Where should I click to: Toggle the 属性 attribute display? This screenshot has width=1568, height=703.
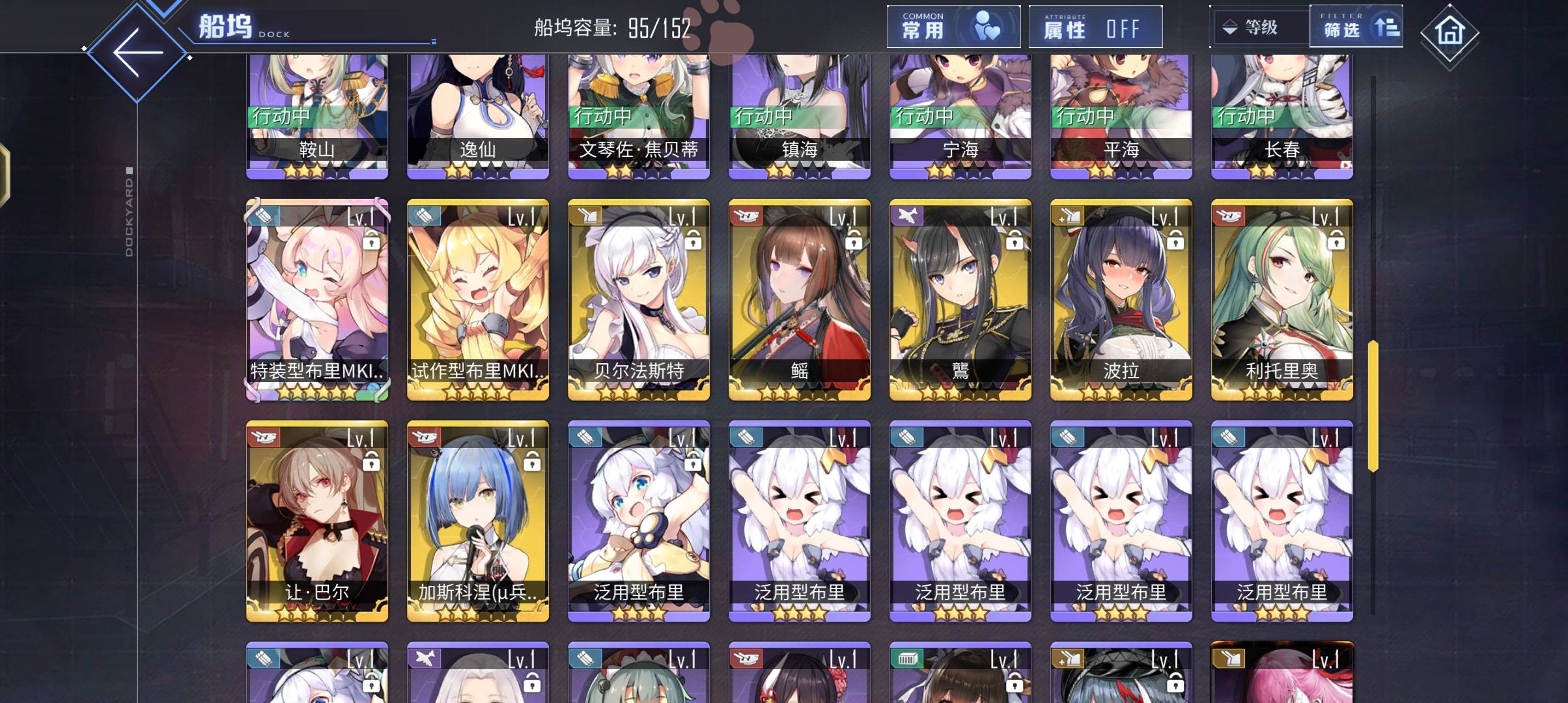pos(1095,27)
